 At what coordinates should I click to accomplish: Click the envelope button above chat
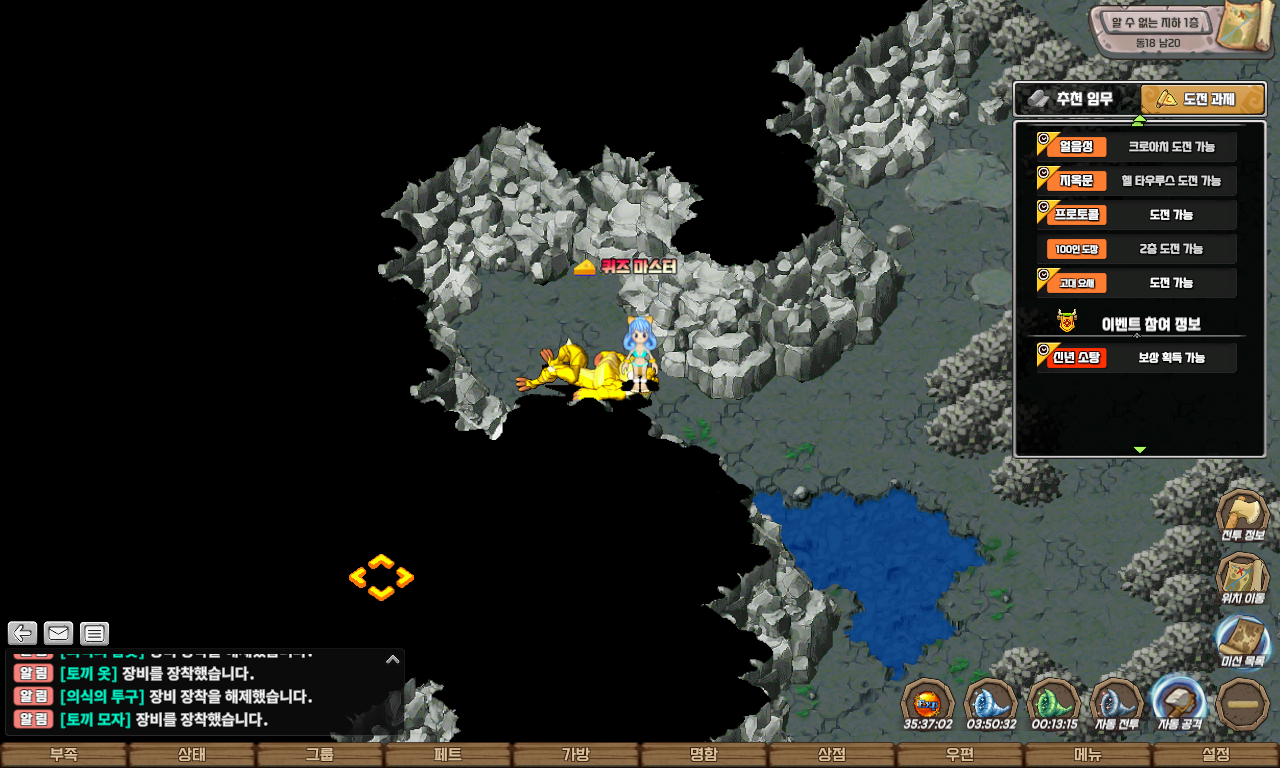[x=59, y=633]
